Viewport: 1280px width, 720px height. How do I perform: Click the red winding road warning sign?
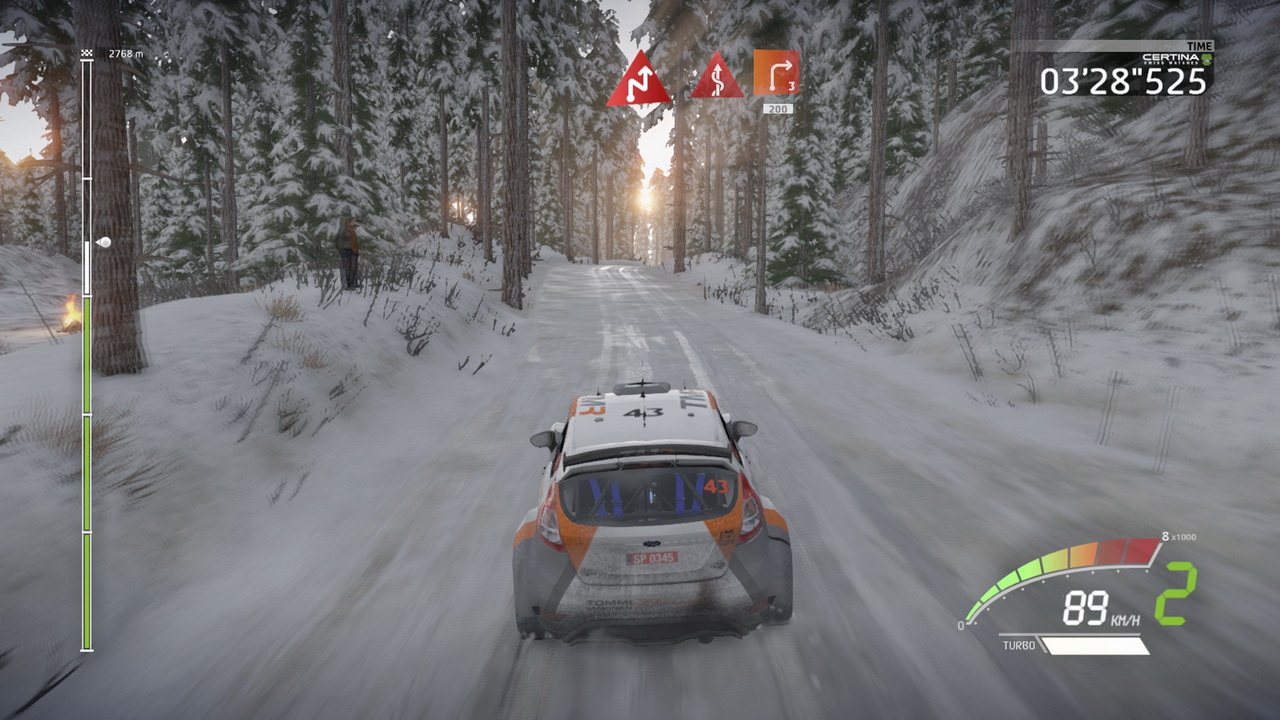tap(716, 78)
